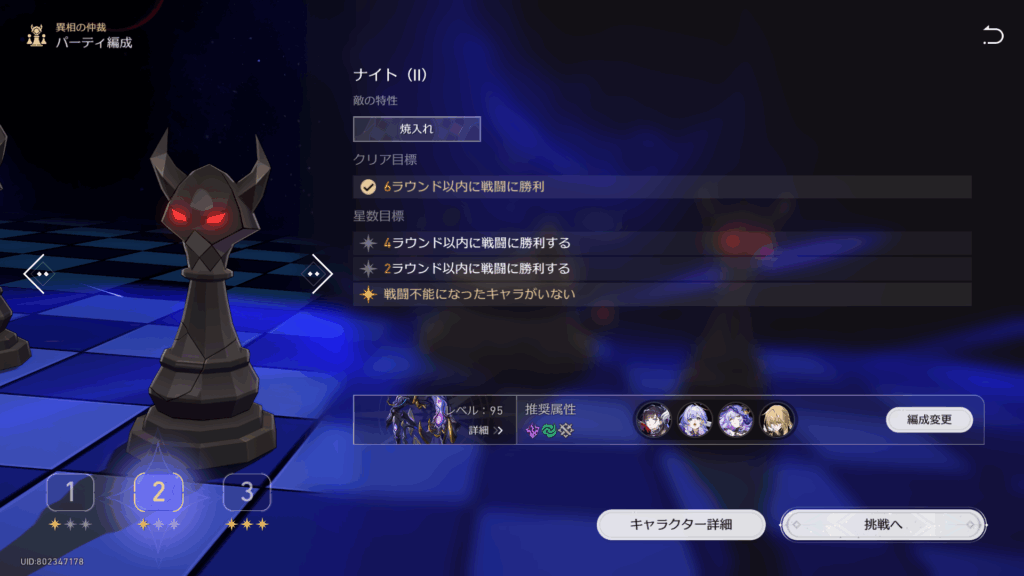1024x576 pixels.
Task: Open enemy 詳細 details link
Action: pos(485,430)
